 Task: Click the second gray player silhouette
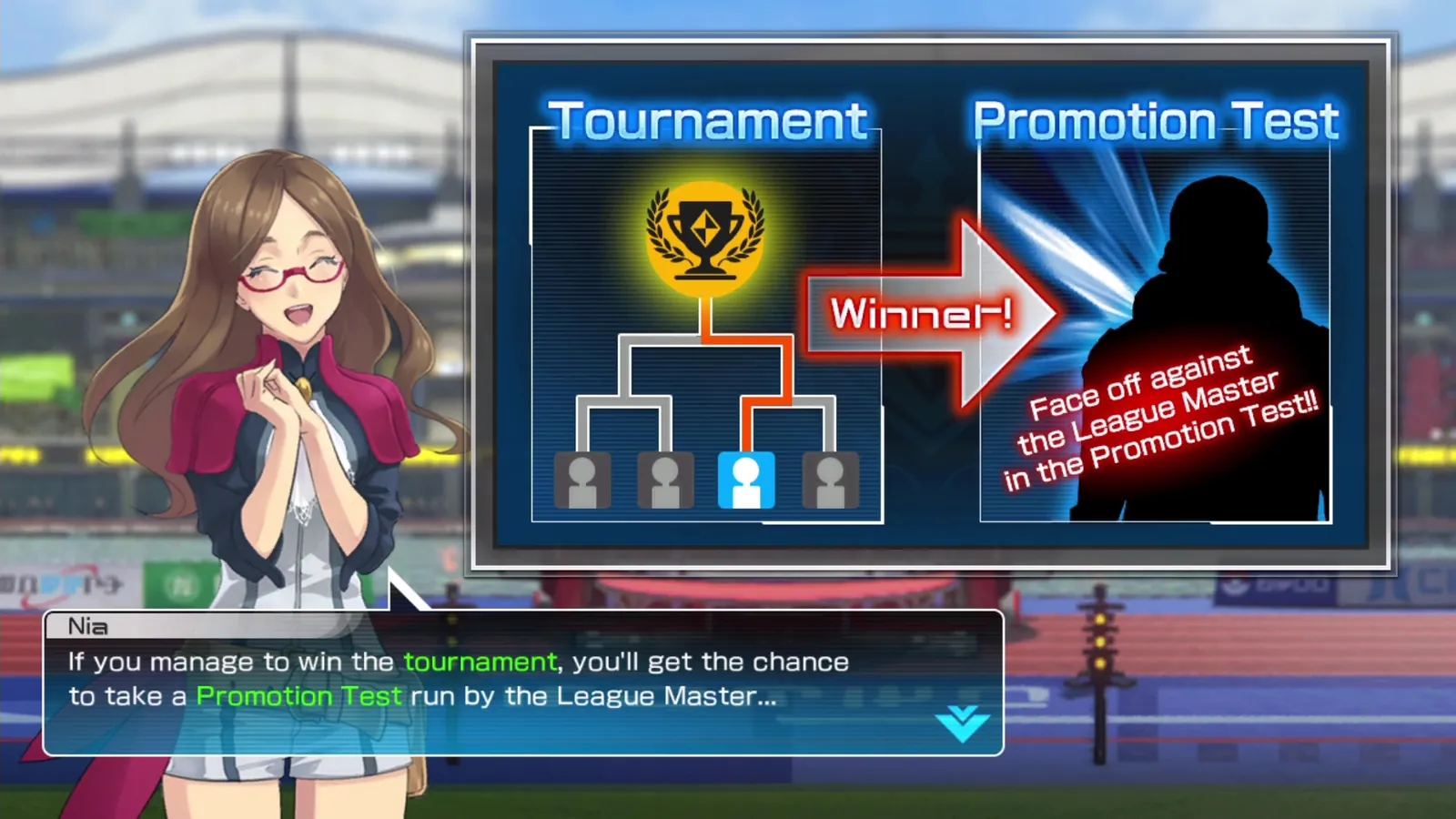[x=663, y=480]
